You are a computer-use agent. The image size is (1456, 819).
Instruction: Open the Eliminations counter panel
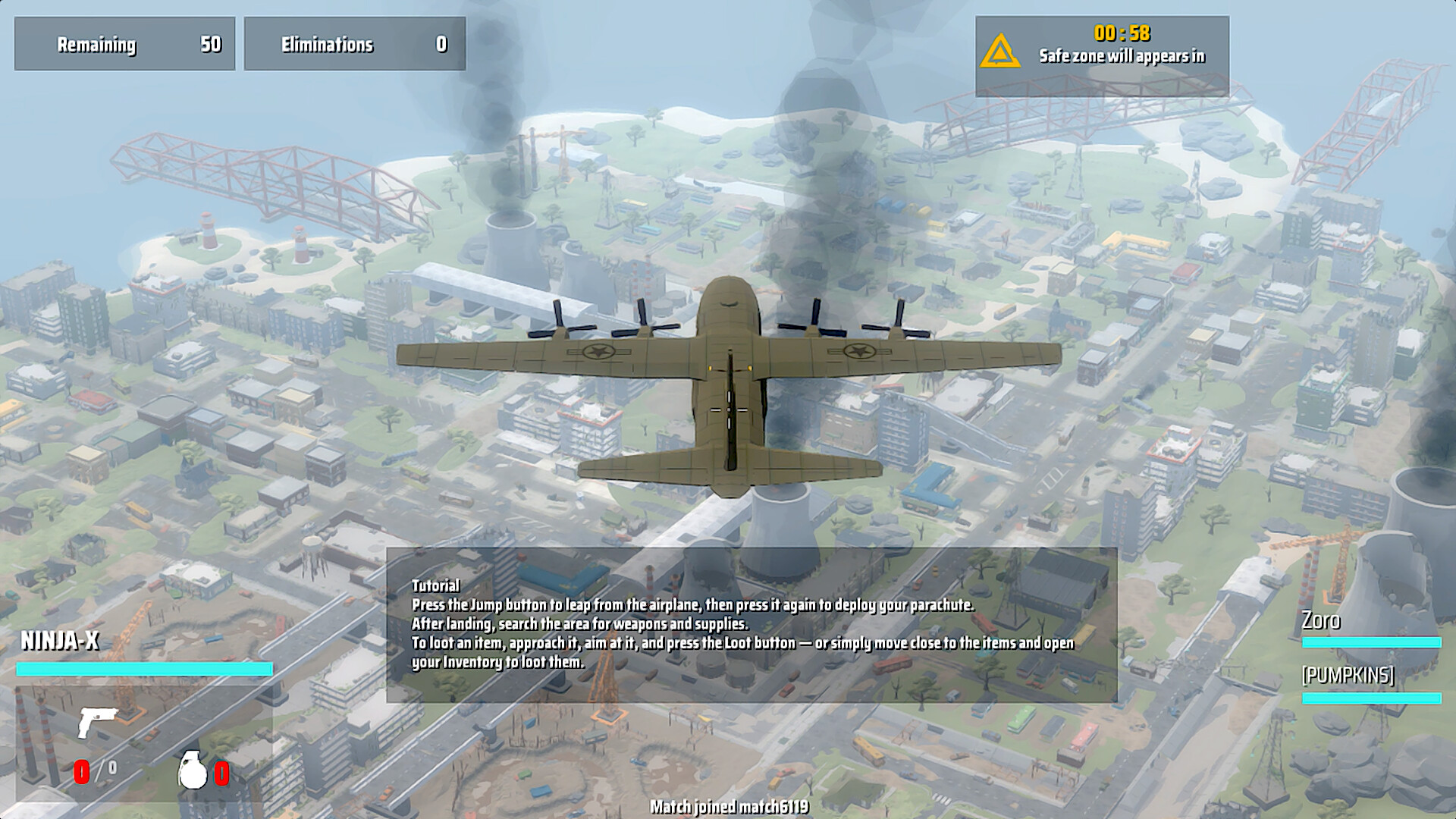point(353,43)
